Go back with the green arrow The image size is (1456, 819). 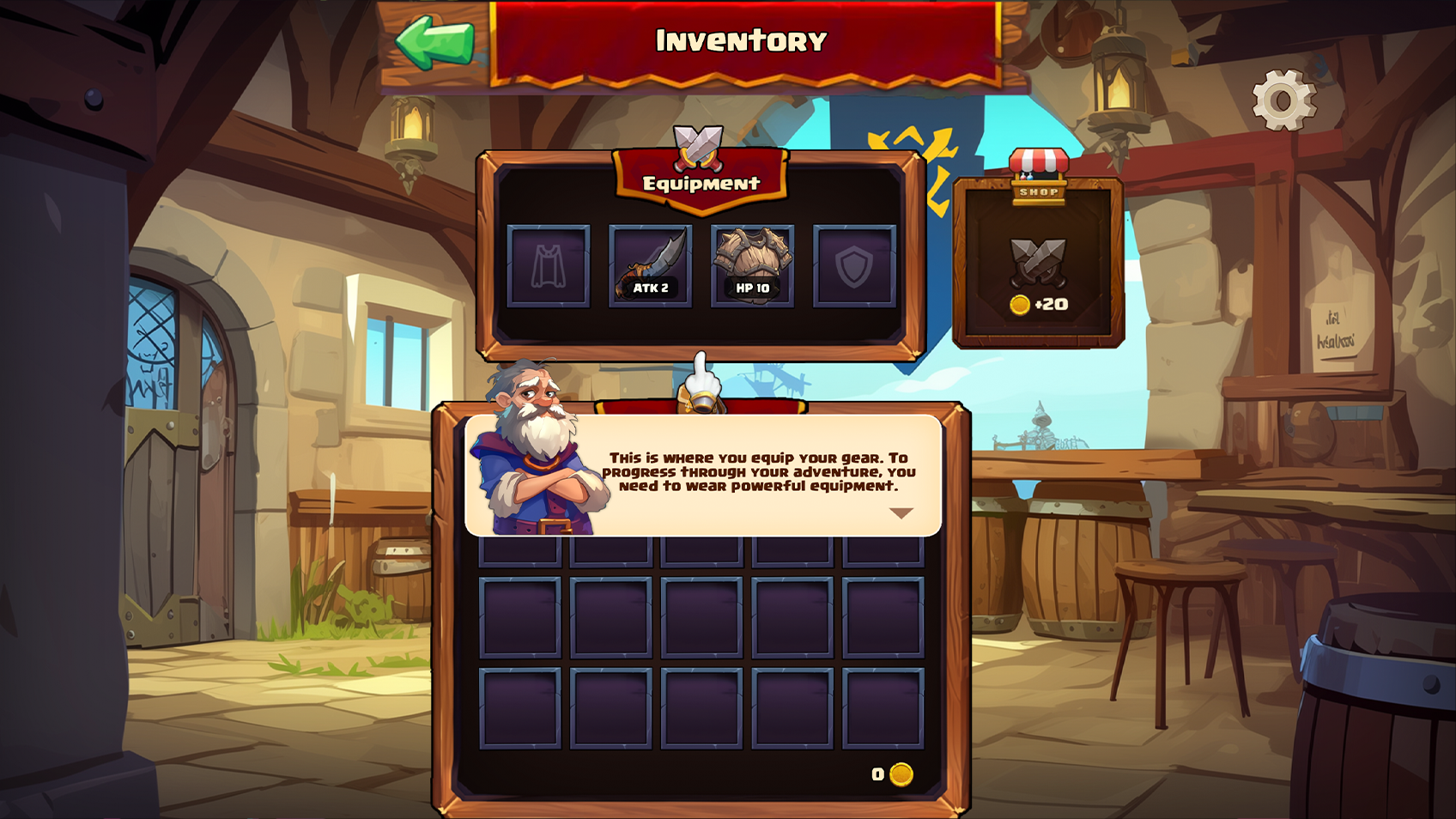tap(434, 42)
